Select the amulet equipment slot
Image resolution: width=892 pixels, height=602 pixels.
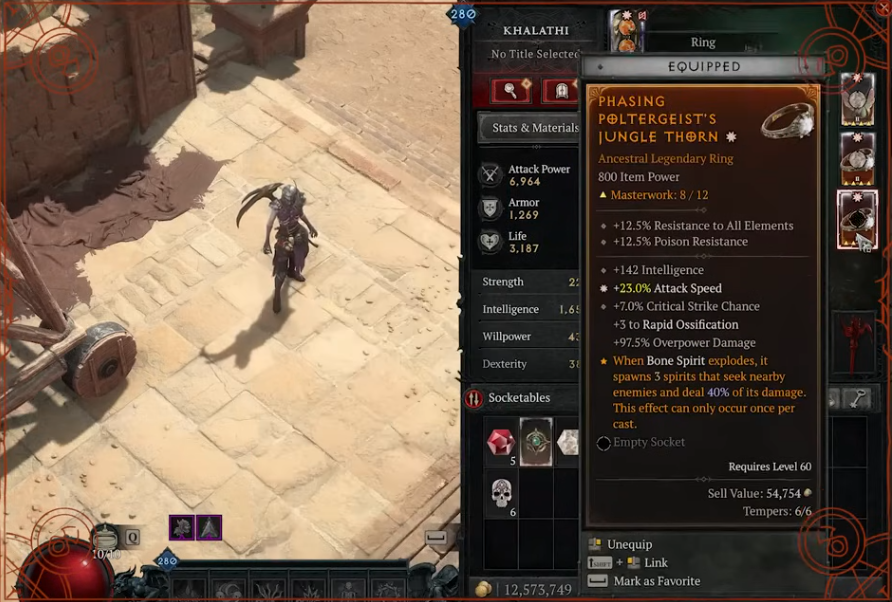click(857, 99)
